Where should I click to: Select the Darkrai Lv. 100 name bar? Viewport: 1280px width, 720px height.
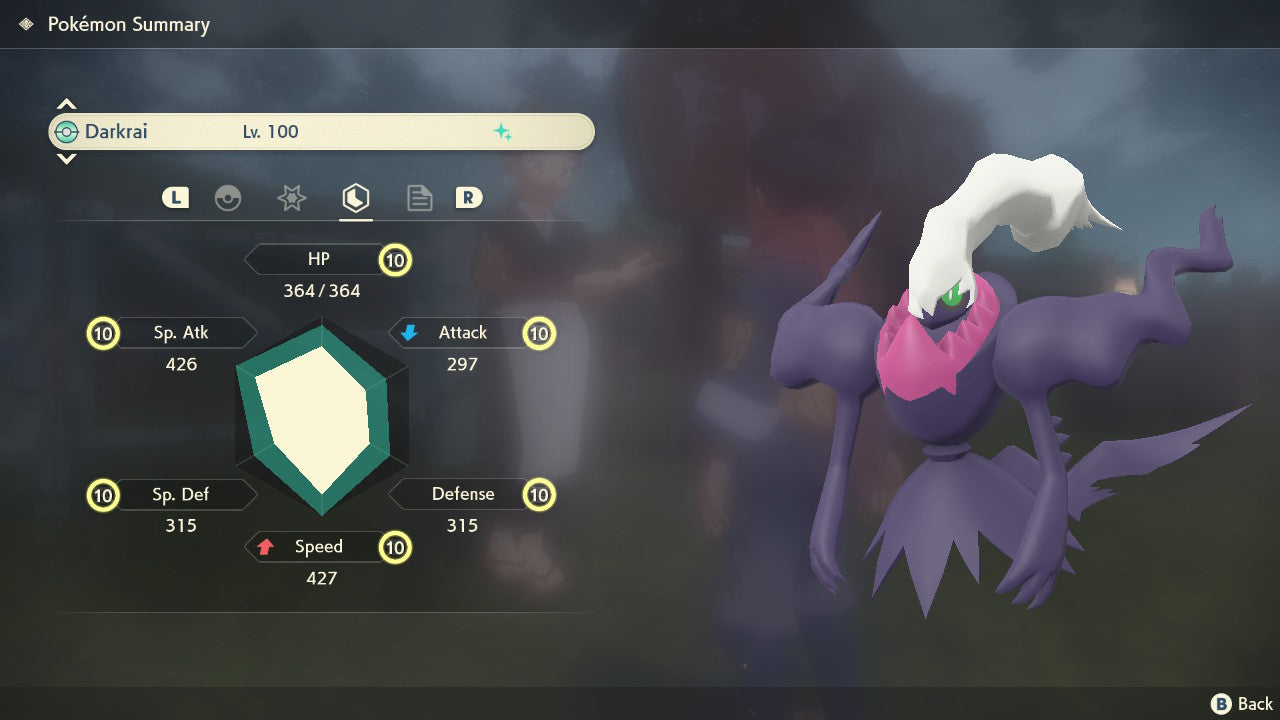coord(321,132)
